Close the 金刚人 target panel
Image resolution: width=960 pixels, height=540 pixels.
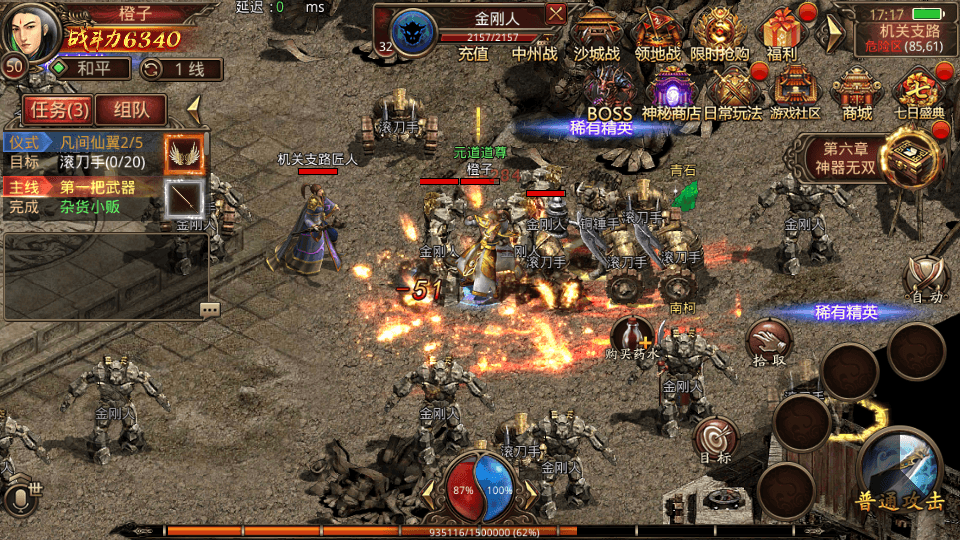(556, 14)
